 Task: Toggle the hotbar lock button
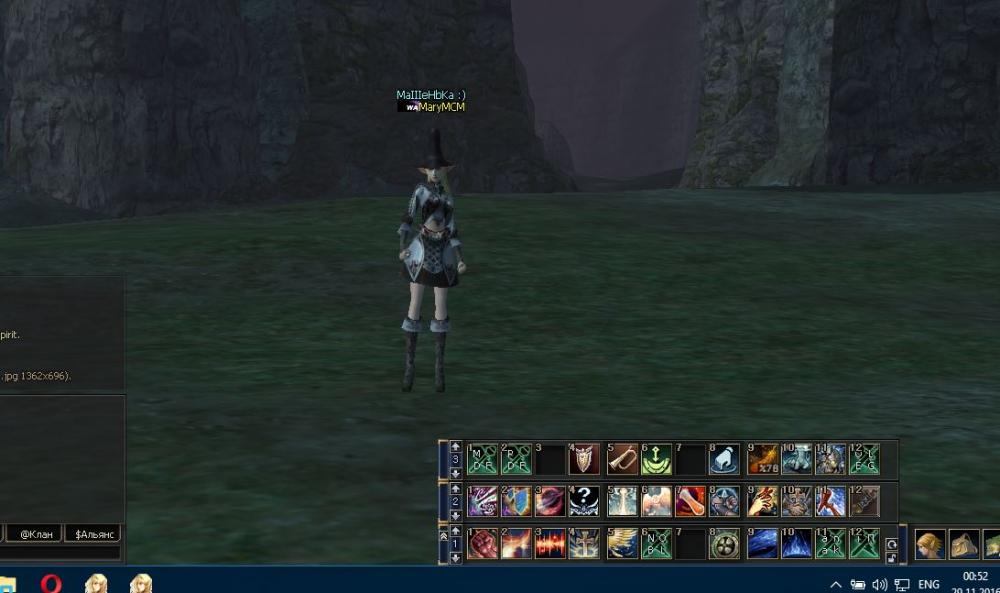[x=890, y=557]
